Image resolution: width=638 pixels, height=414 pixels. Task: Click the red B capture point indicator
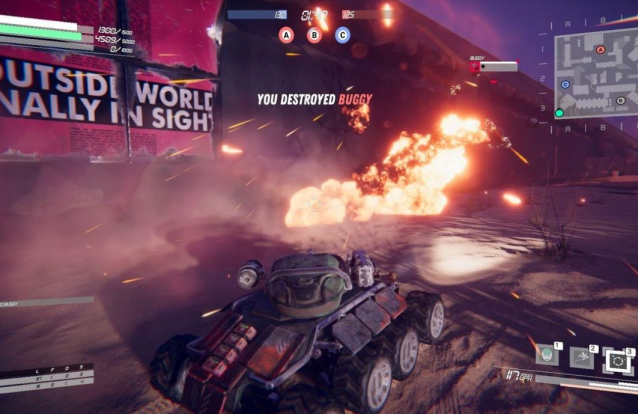click(x=314, y=35)
